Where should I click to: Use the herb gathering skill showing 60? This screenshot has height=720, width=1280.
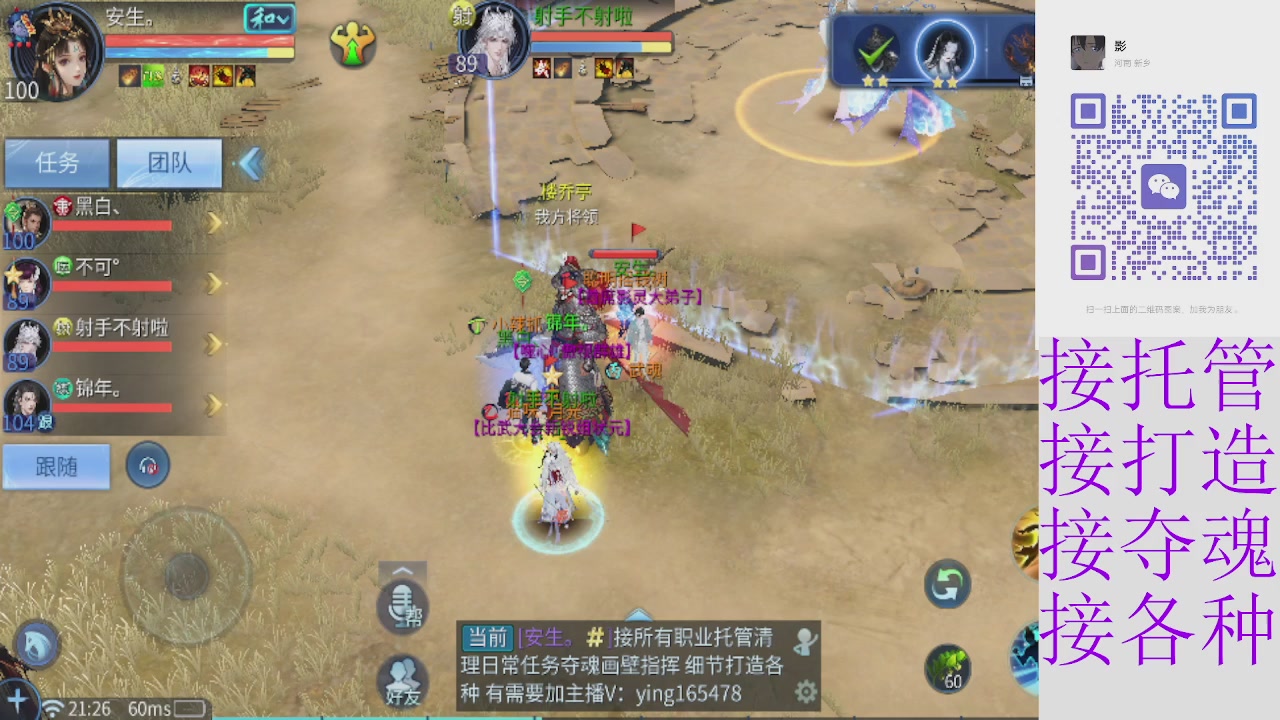(x=946, y=667)
